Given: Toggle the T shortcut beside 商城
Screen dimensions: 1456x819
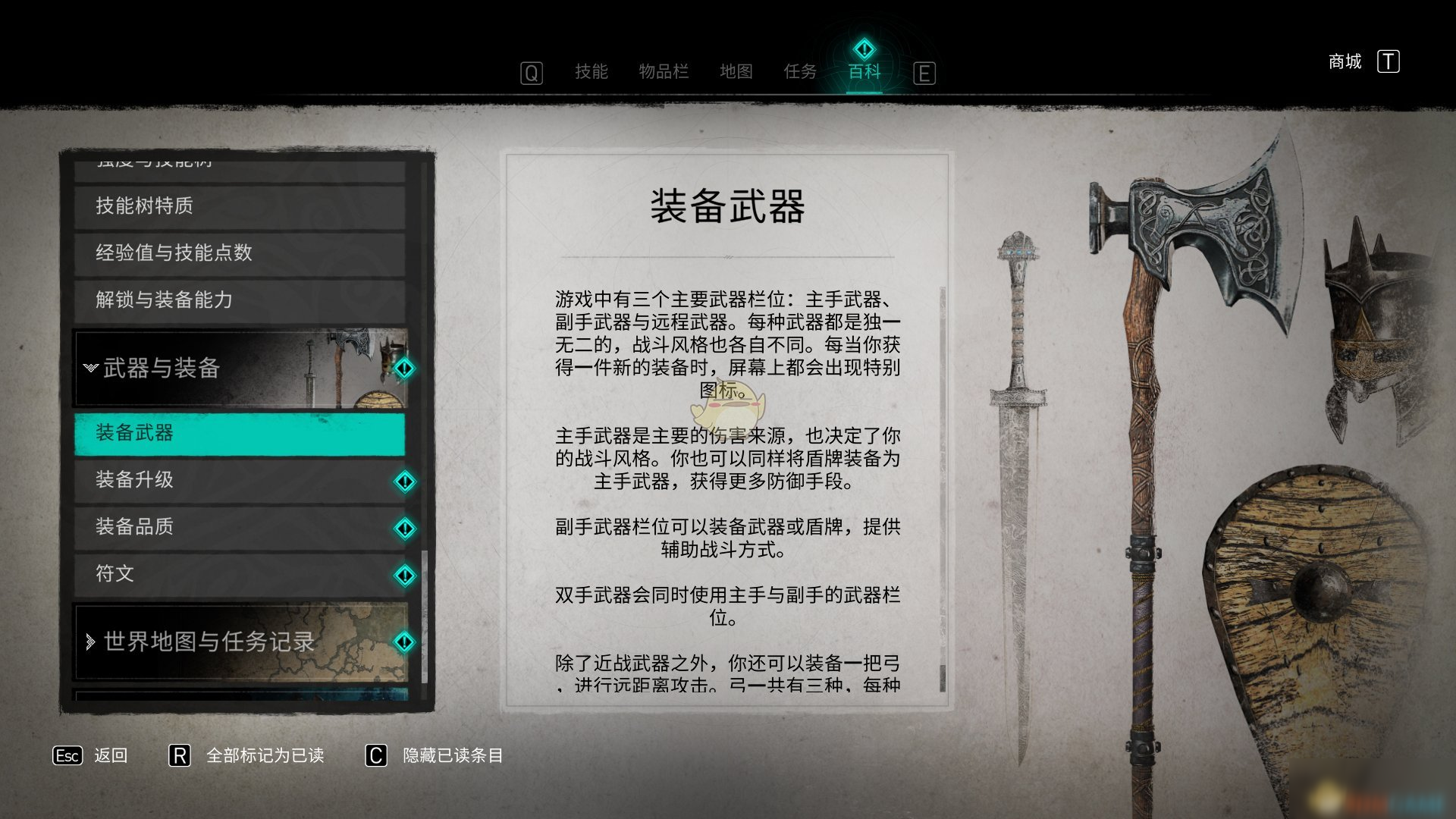Looking at the screenshot, I should tap(1390, 61).
